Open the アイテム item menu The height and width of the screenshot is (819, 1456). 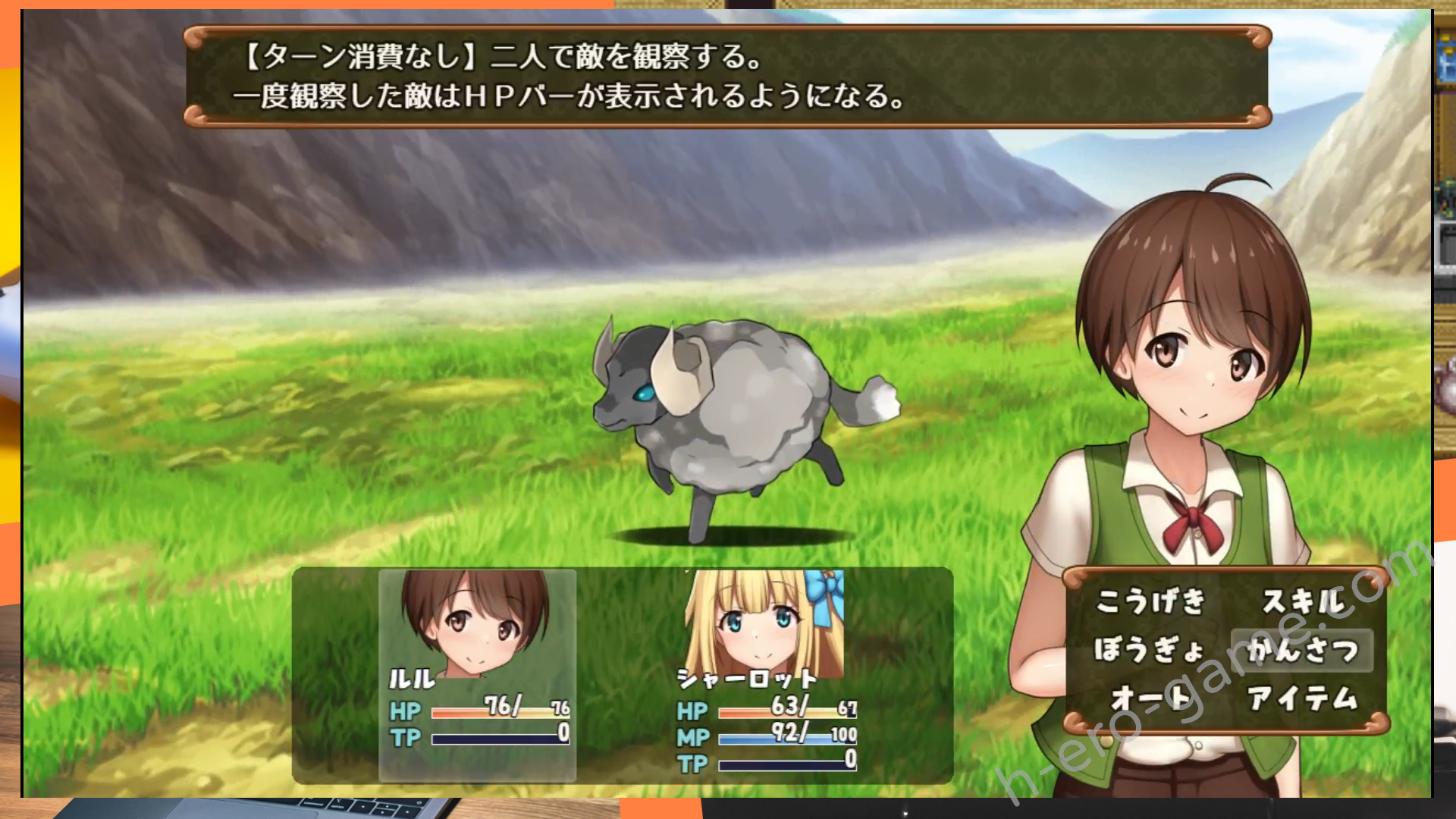point(1302,698)
